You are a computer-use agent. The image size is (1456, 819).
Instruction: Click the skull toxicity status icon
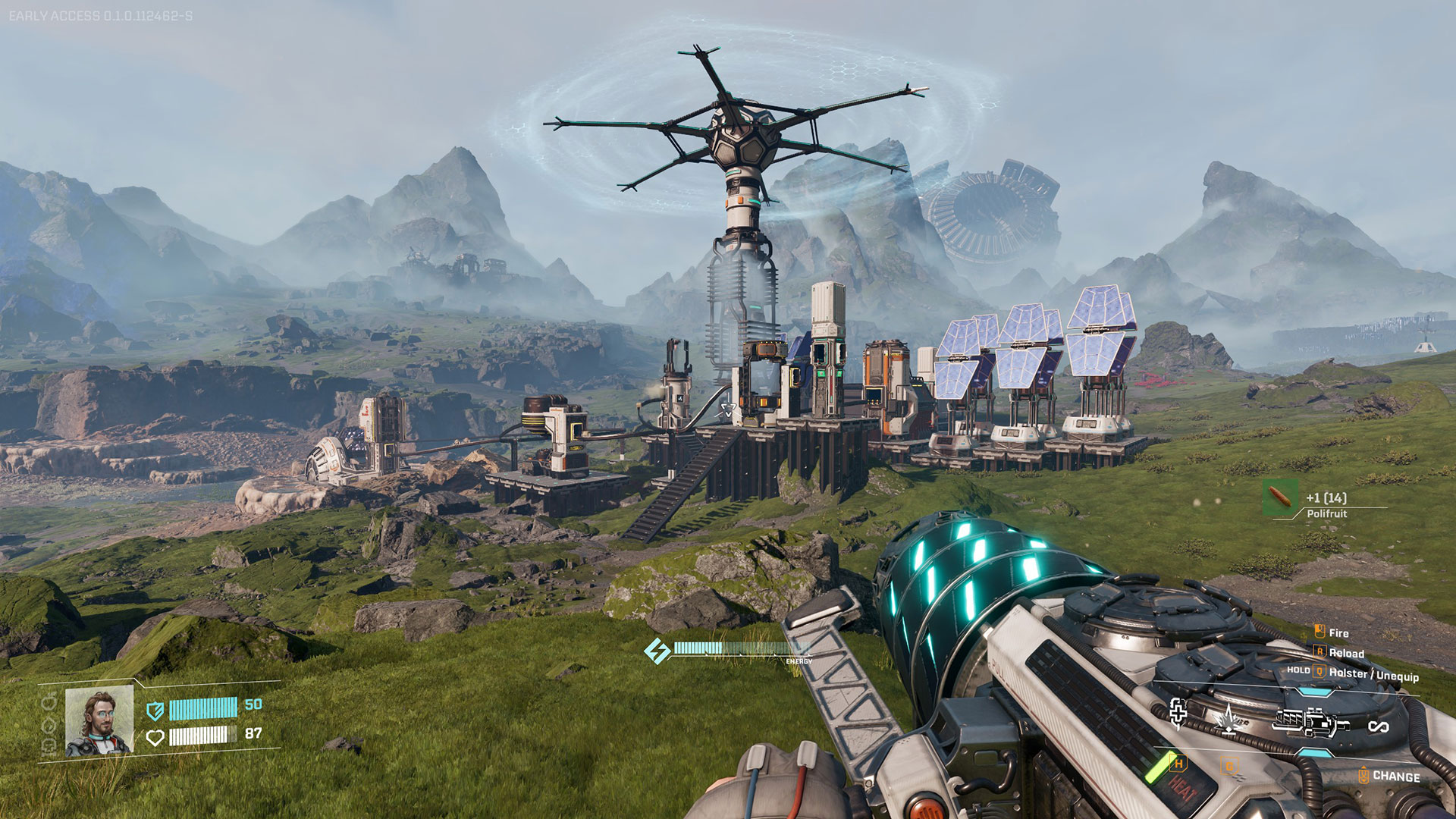(x=50, y=745)
